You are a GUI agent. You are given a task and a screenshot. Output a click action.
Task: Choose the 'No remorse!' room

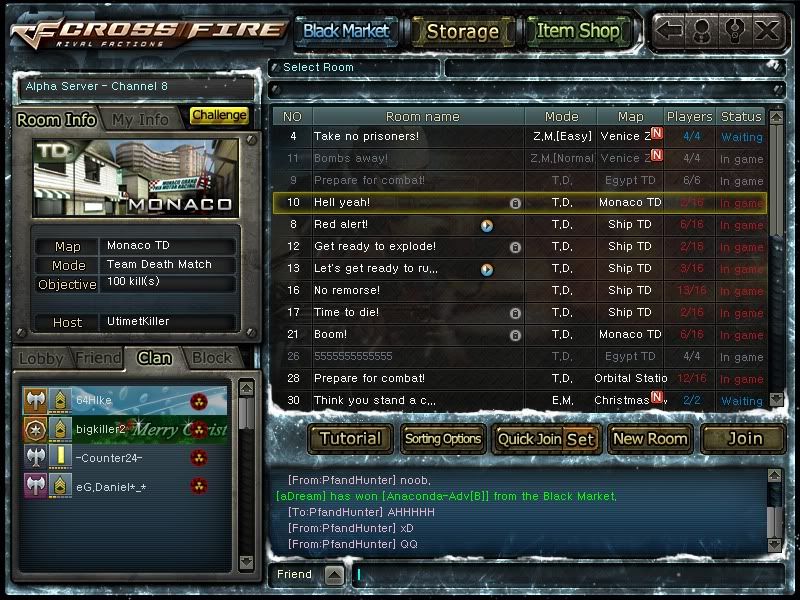tap(420, 290)
